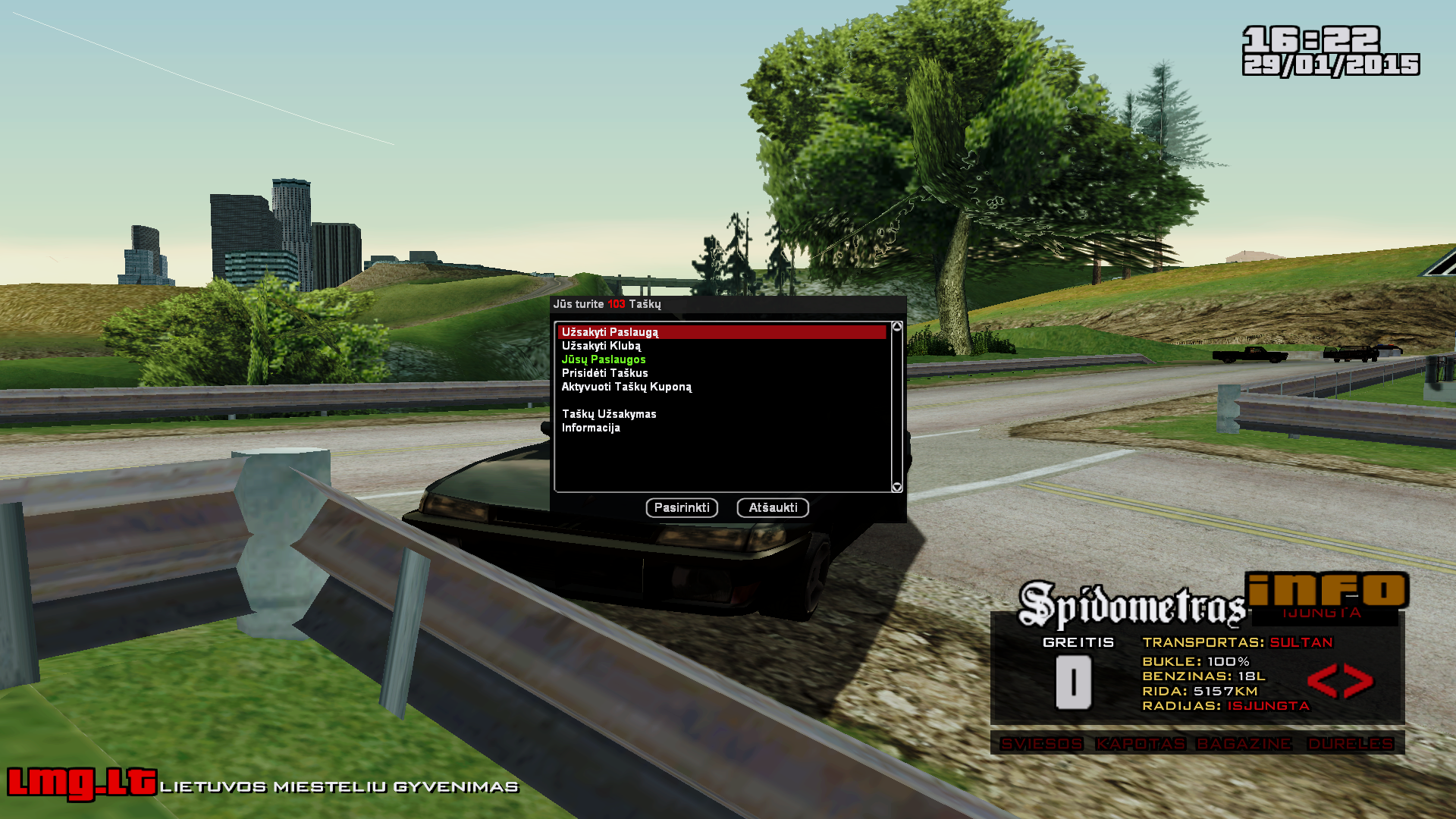1456x819 pixels.
Task: Open the green Jūsų Paslaugos entry
Action: pos(604,359)
